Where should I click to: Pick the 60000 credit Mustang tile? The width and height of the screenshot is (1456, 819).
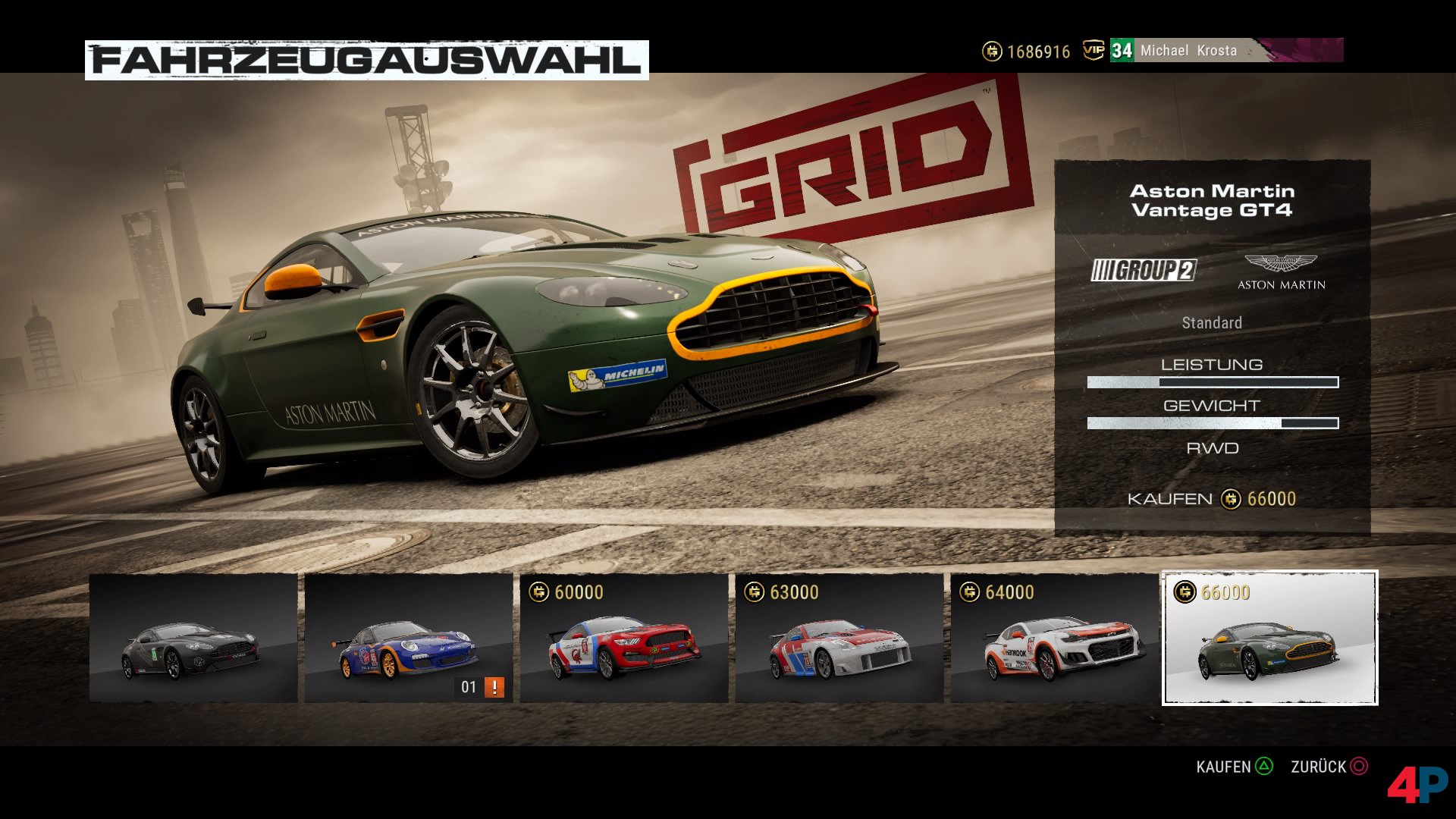[623, 638]
